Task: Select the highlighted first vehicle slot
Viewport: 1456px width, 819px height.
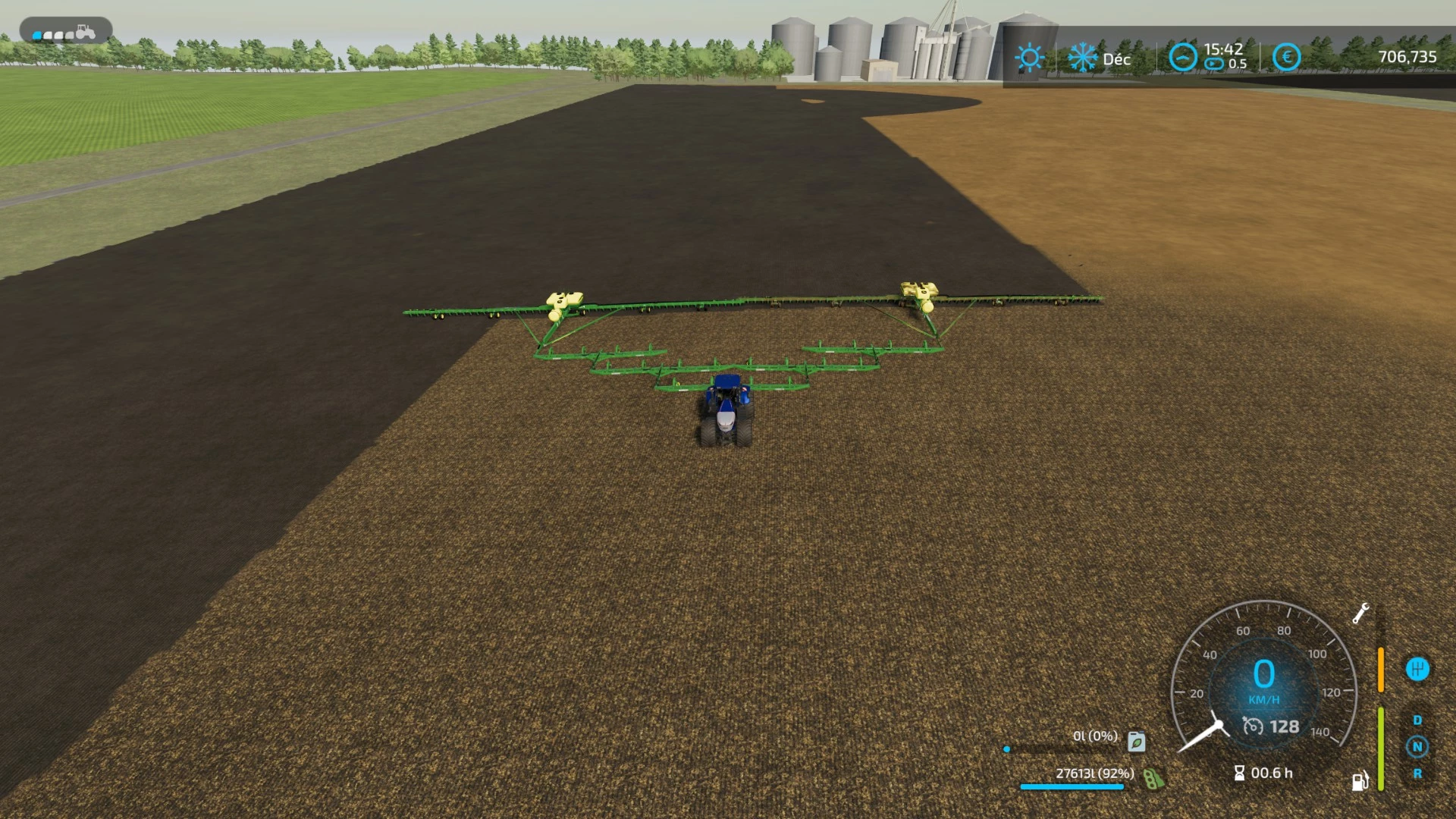Action: [36, 33]
